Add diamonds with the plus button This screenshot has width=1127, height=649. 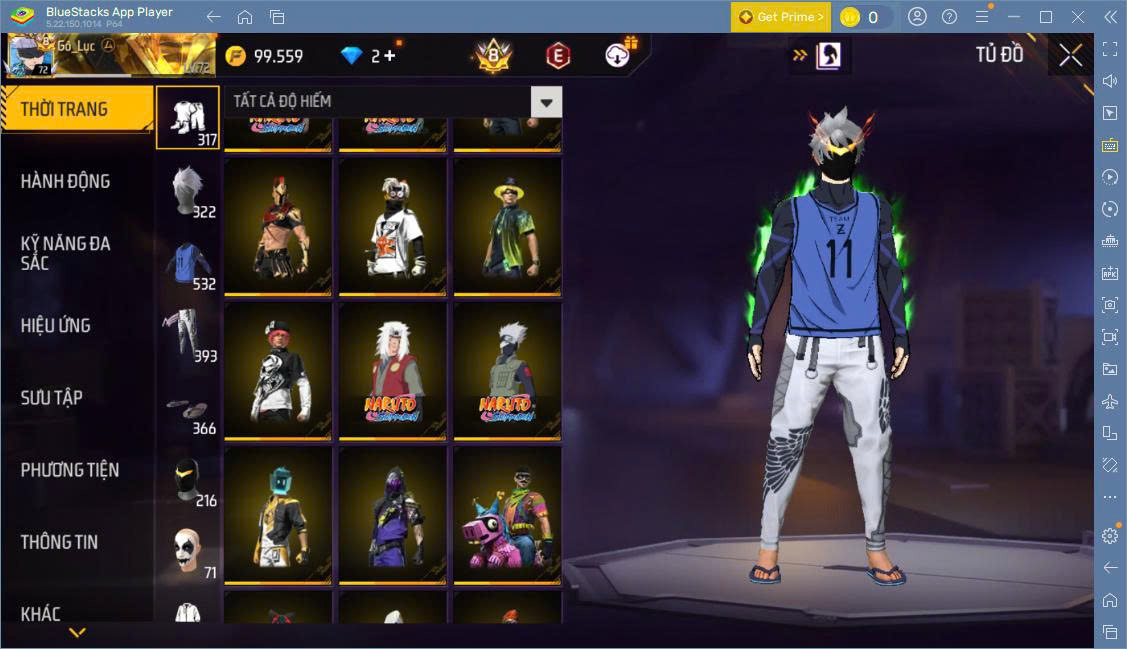390,56
